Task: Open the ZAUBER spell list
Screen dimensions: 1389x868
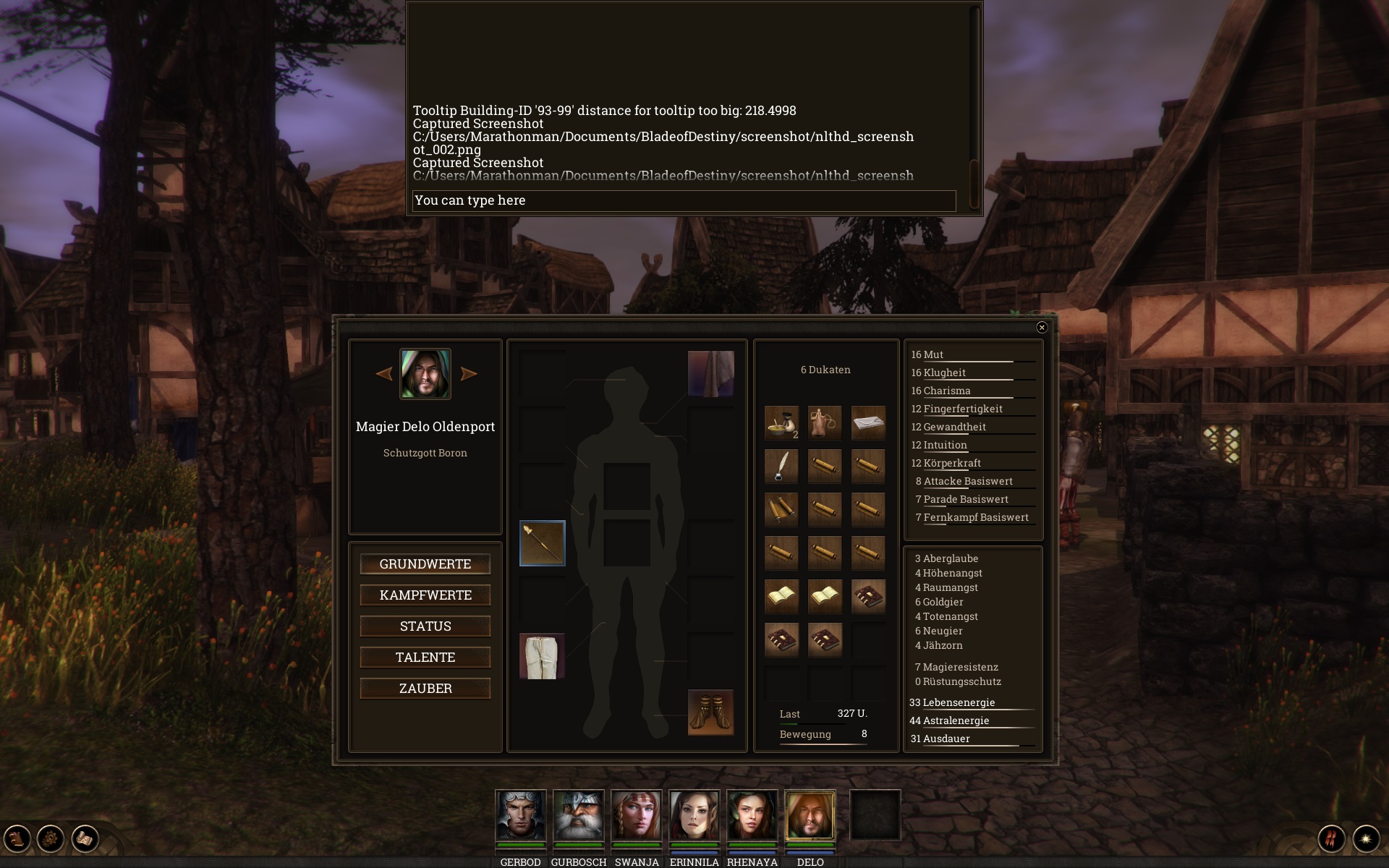Action: (x=425, y=689)
